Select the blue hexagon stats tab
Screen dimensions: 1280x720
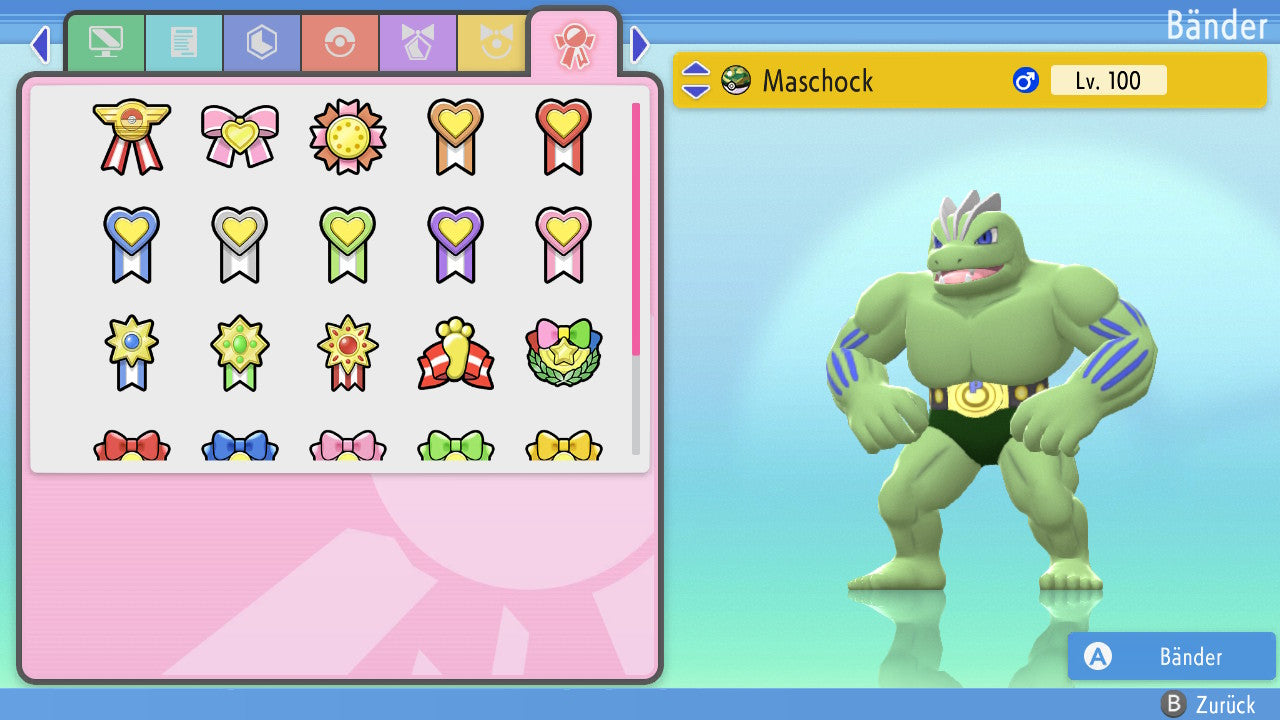(262, 43)
